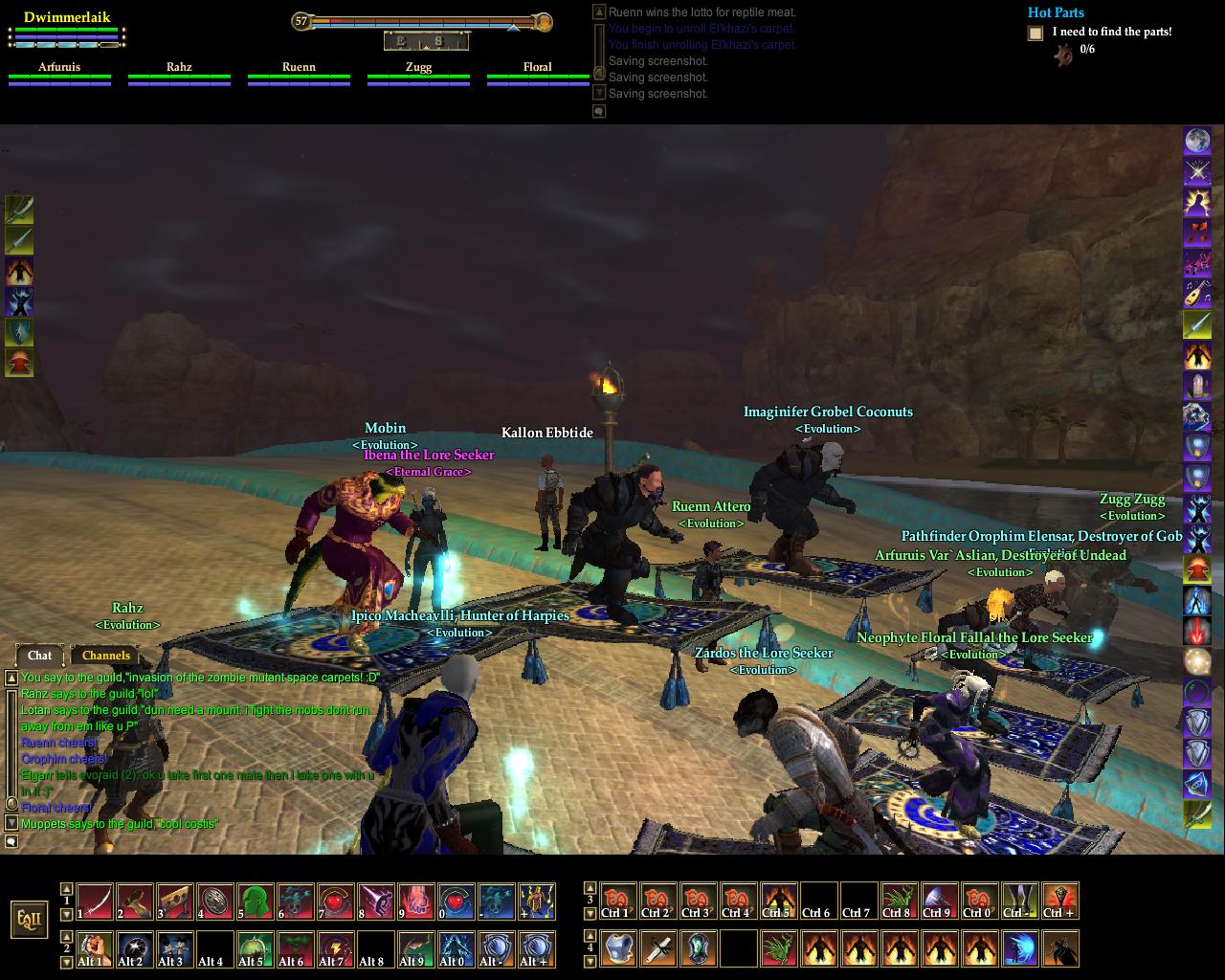Use the green head ability in slot 5
1225x980 pixels.
pyautogui.click(x=256, y=902)
